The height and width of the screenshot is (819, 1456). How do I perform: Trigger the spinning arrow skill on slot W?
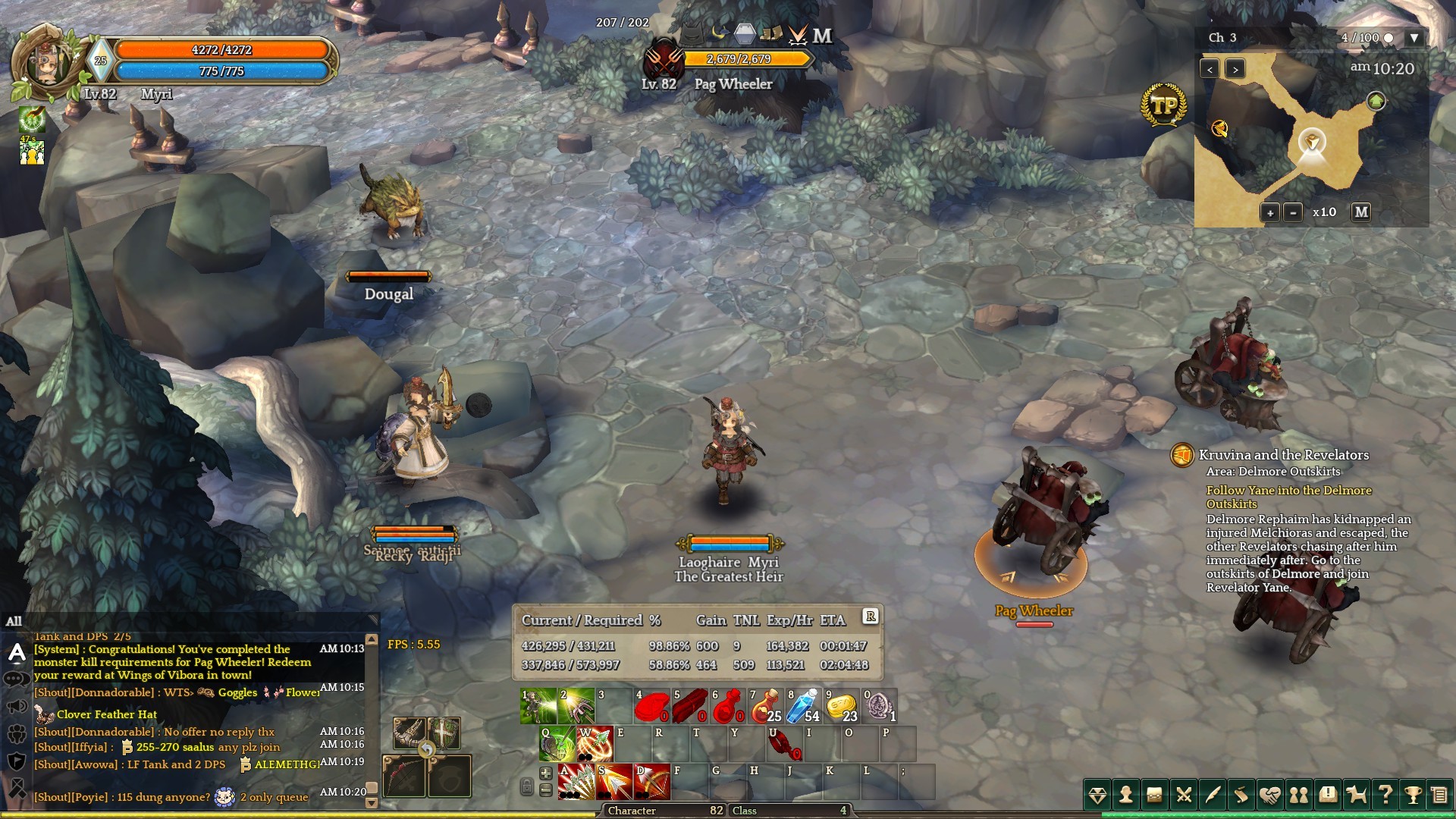(x=595, y=745)
